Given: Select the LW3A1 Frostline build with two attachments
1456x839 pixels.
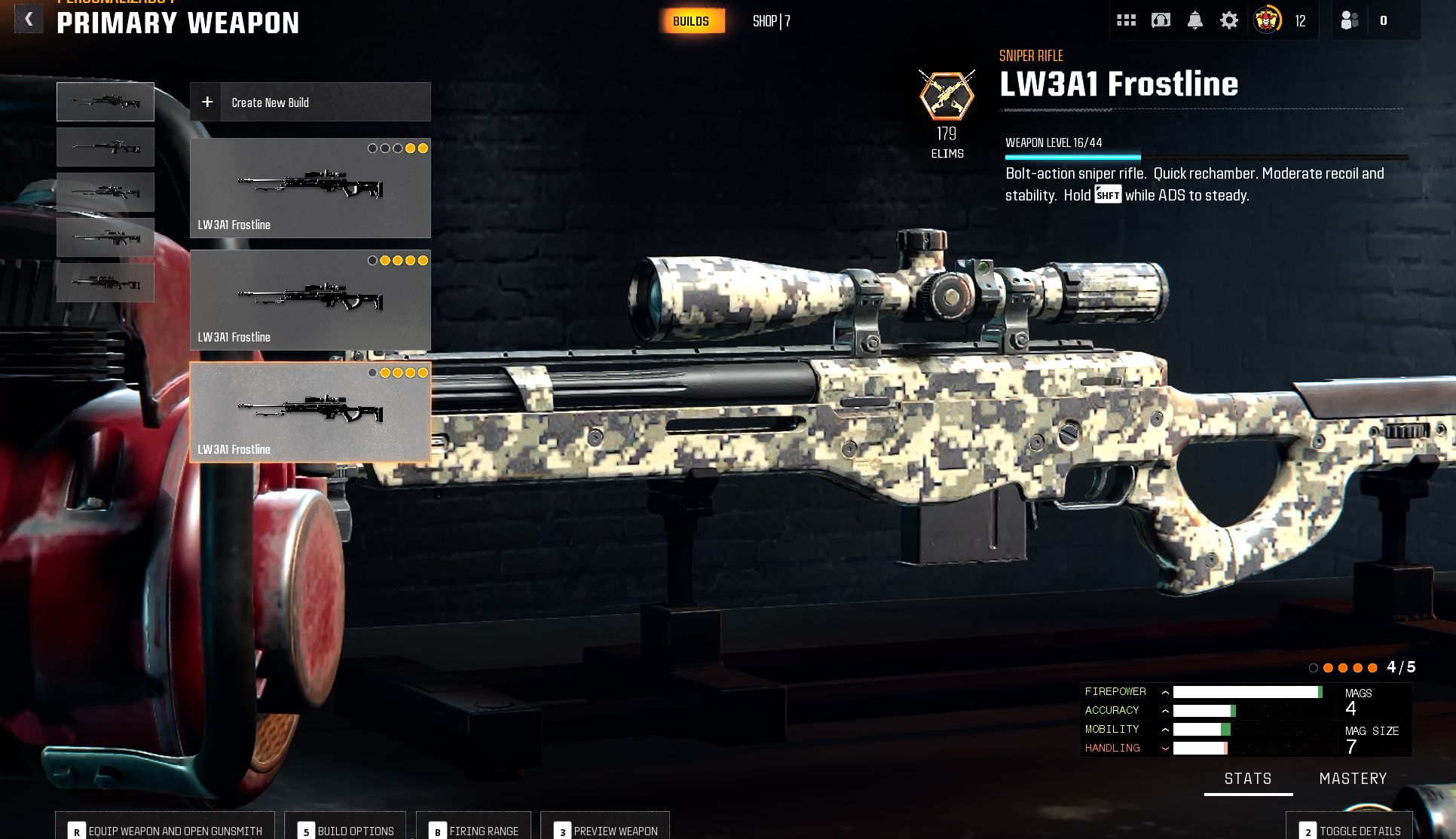Looking at the screenshot, I should pos(310,188).
